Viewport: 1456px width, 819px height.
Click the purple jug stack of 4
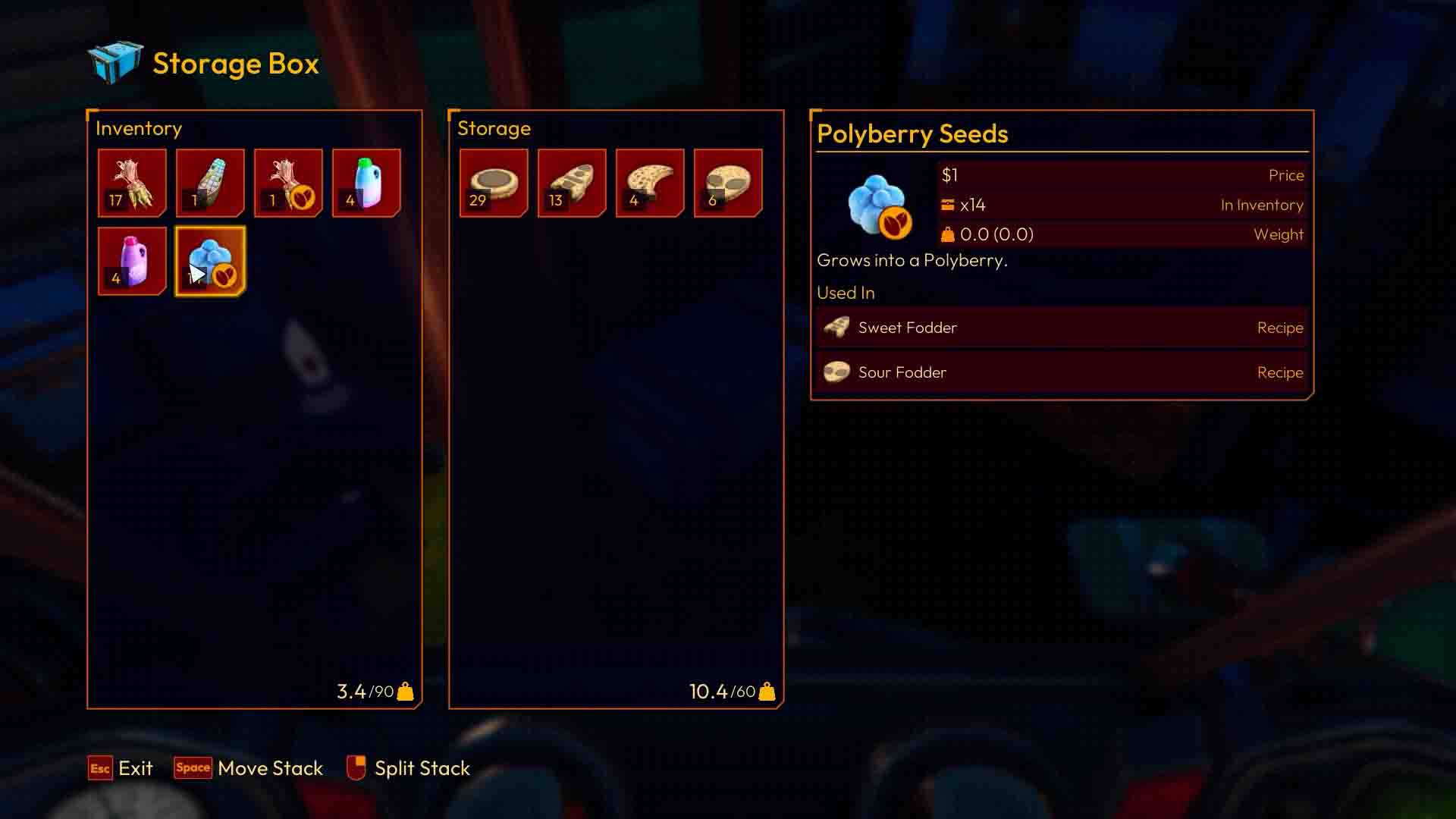point(132,261)
